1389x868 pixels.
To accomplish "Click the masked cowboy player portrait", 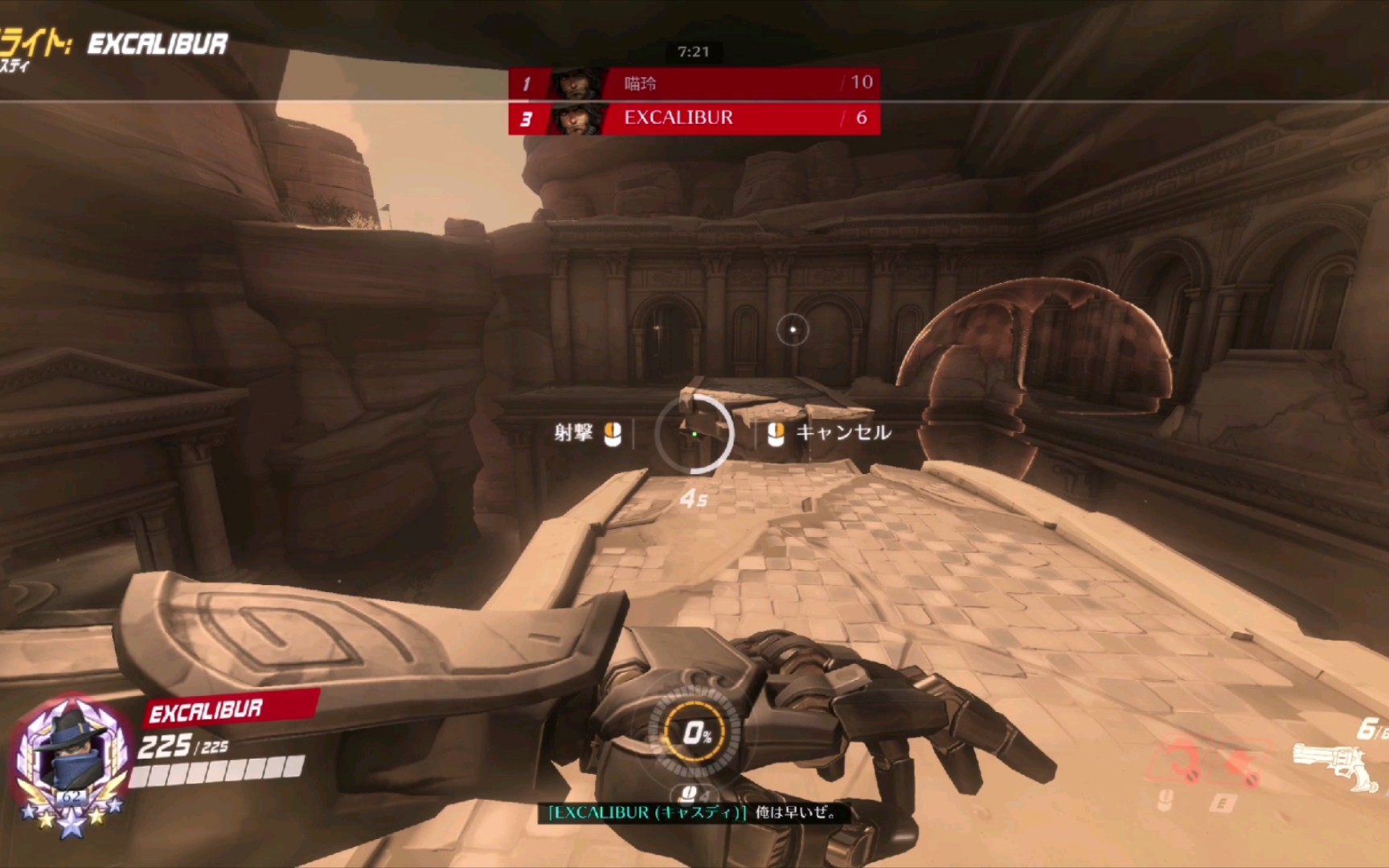I will click(x=72, y=758).
